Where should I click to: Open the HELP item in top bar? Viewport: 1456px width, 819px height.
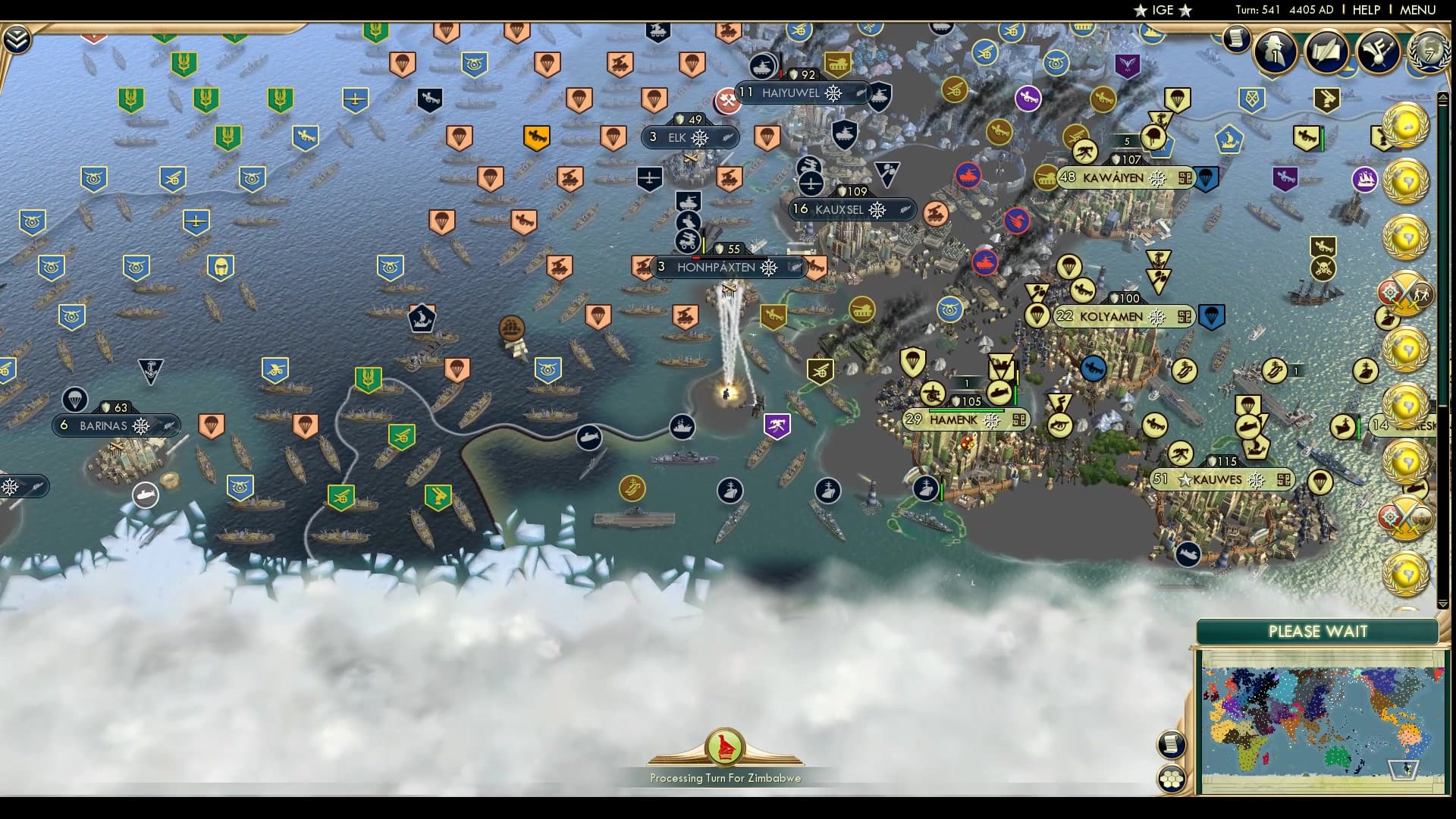pyautogui.click(x=1365, y=10)
